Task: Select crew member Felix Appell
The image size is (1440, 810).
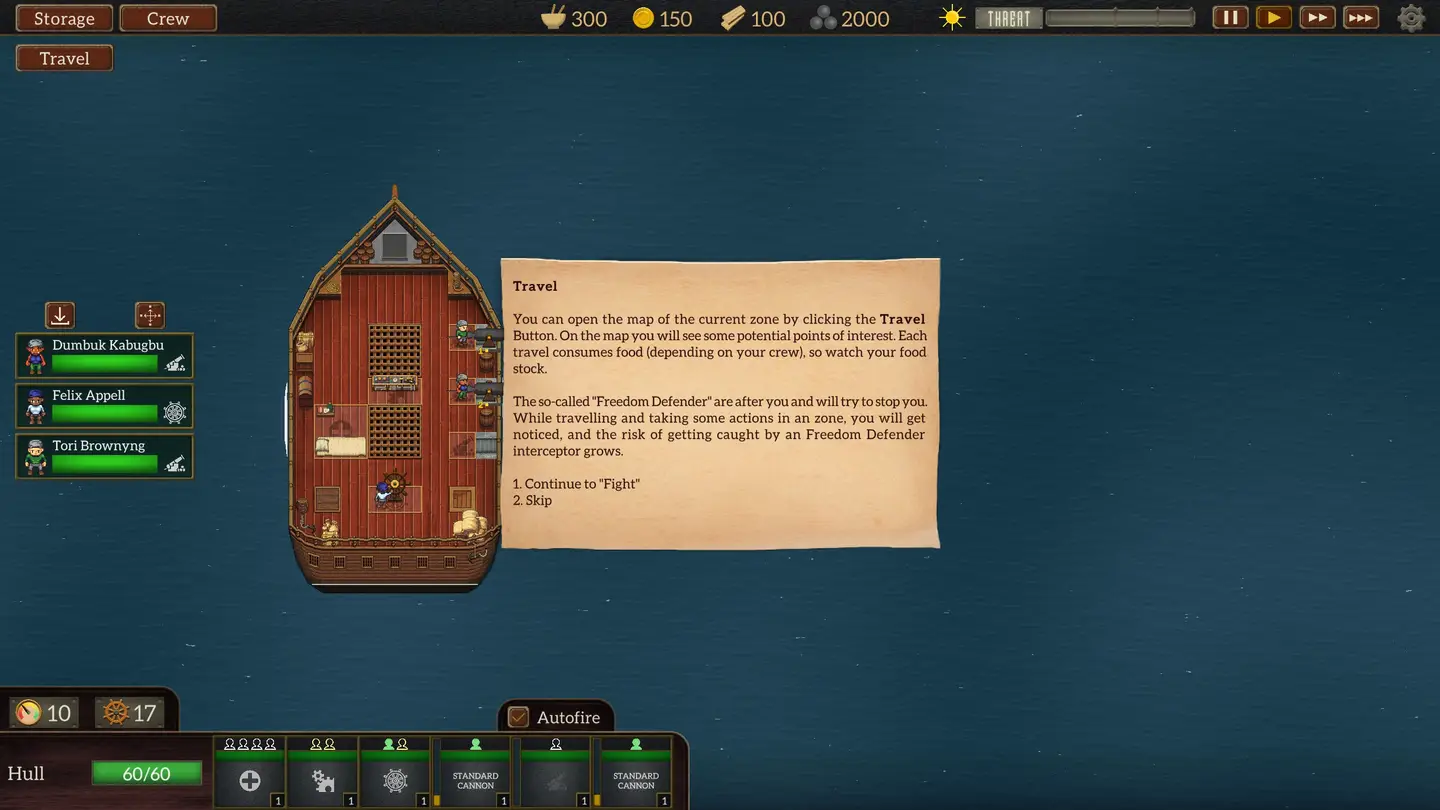Action: [x=104, y=406]
